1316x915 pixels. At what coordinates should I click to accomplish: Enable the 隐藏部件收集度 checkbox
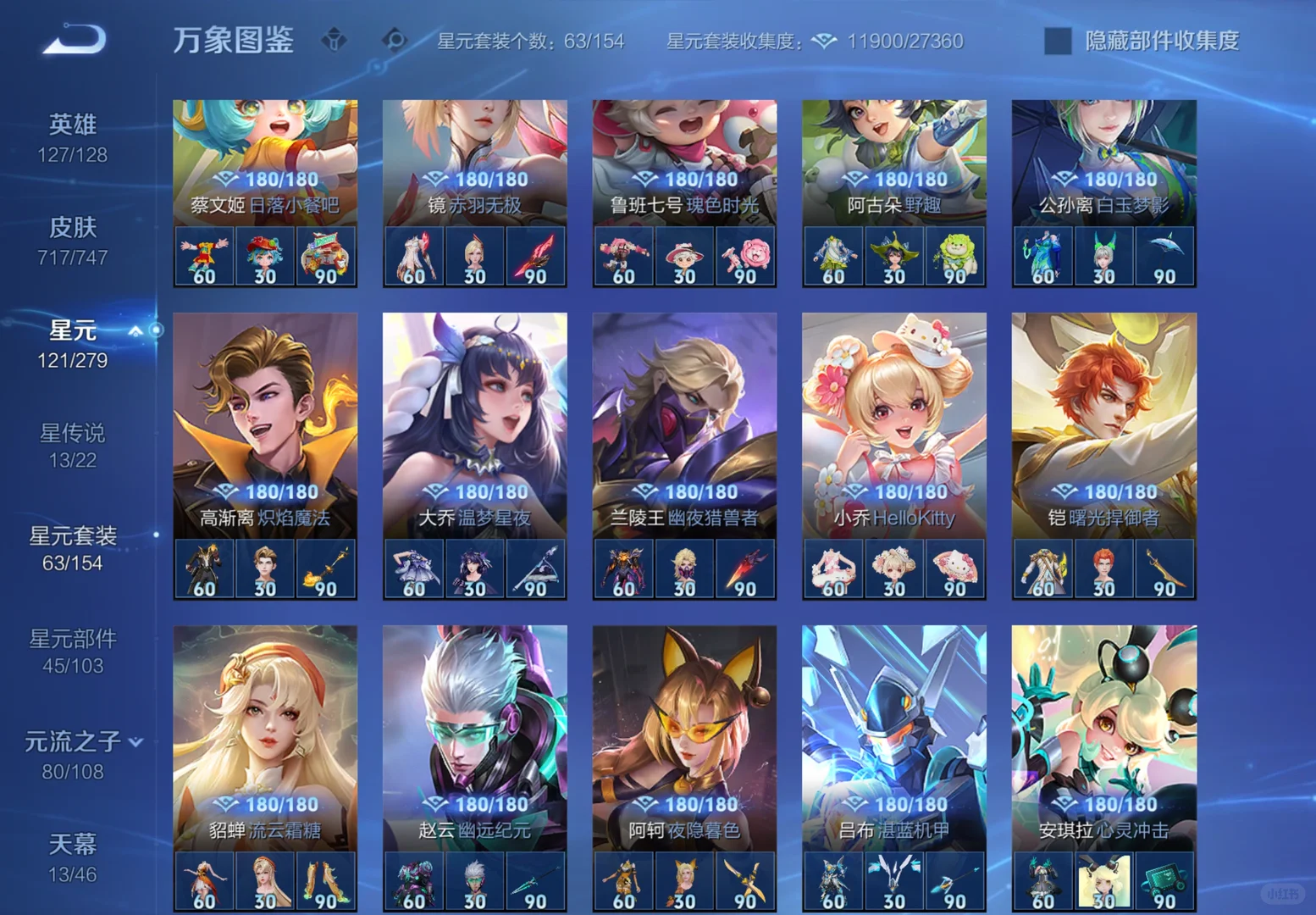(x=1056, y=39)
